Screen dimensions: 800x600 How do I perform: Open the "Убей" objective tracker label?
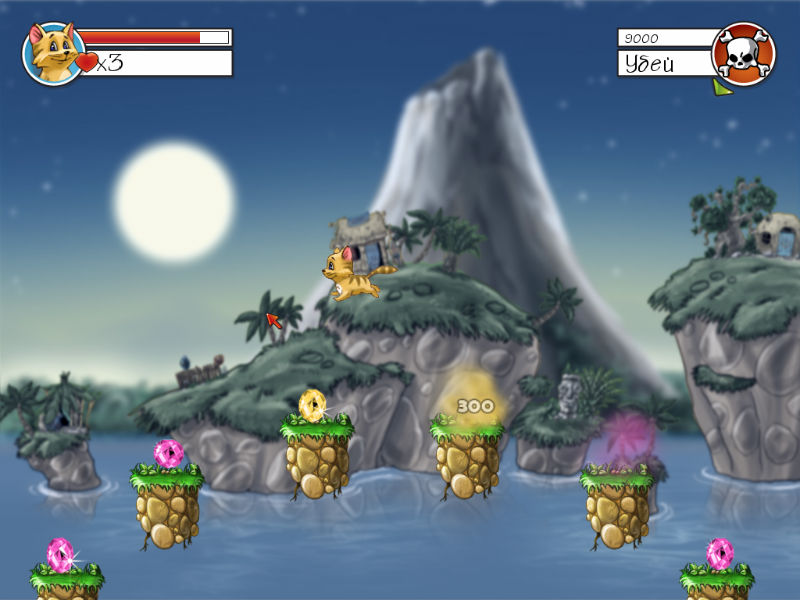pyautogui.click(x=665, y=64)
